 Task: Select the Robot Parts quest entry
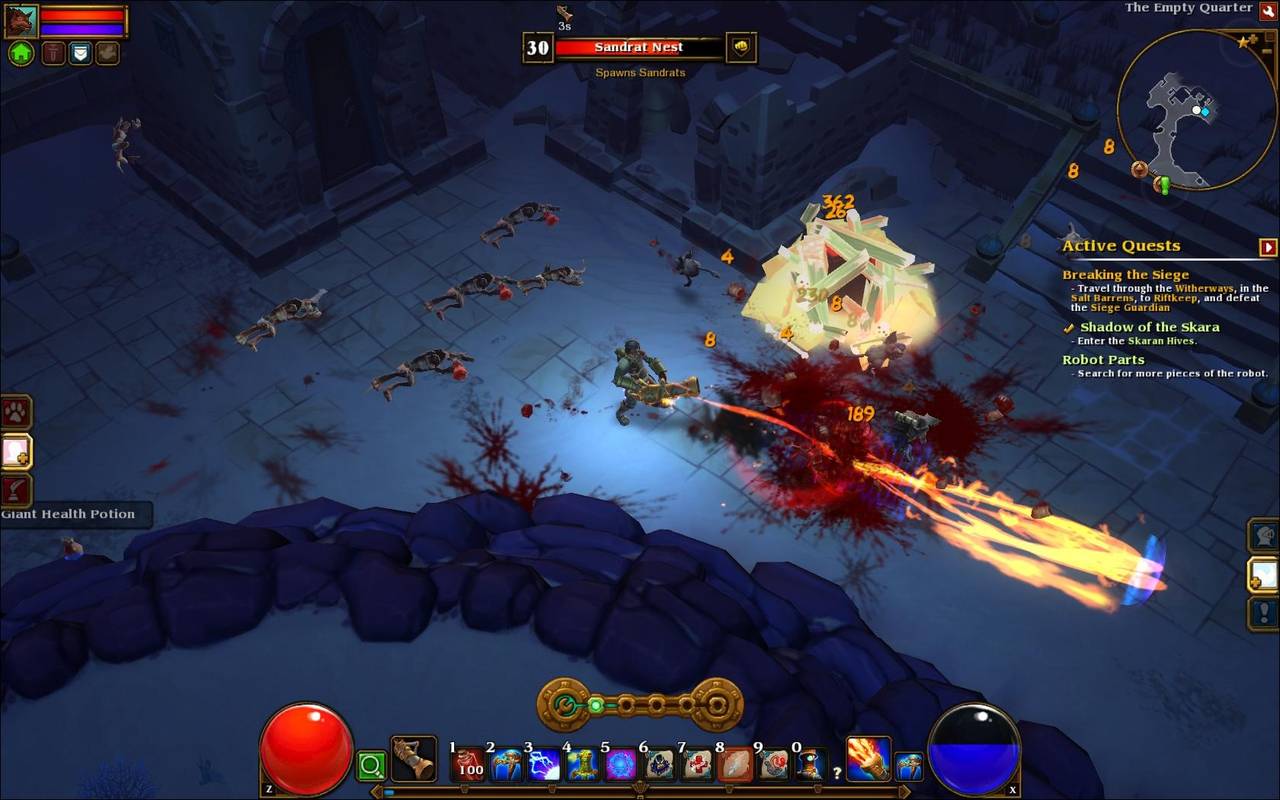[x=1103, y=360]
